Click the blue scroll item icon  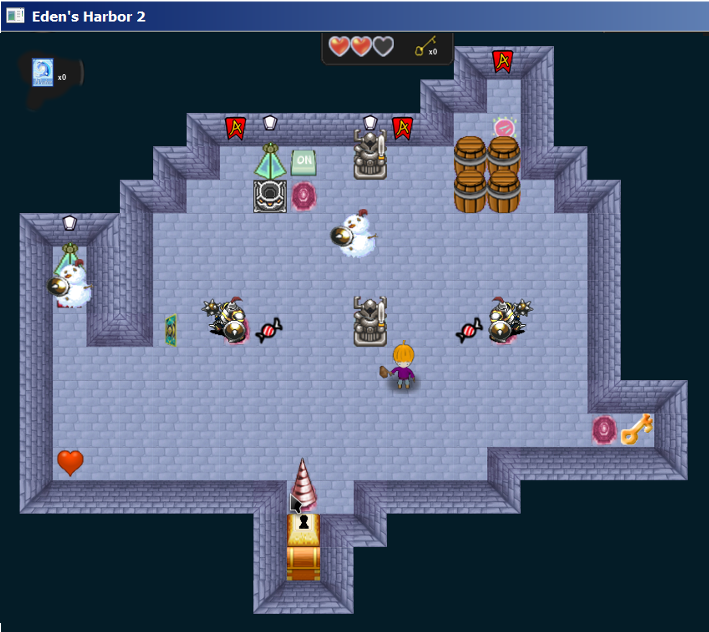point(42,72)
